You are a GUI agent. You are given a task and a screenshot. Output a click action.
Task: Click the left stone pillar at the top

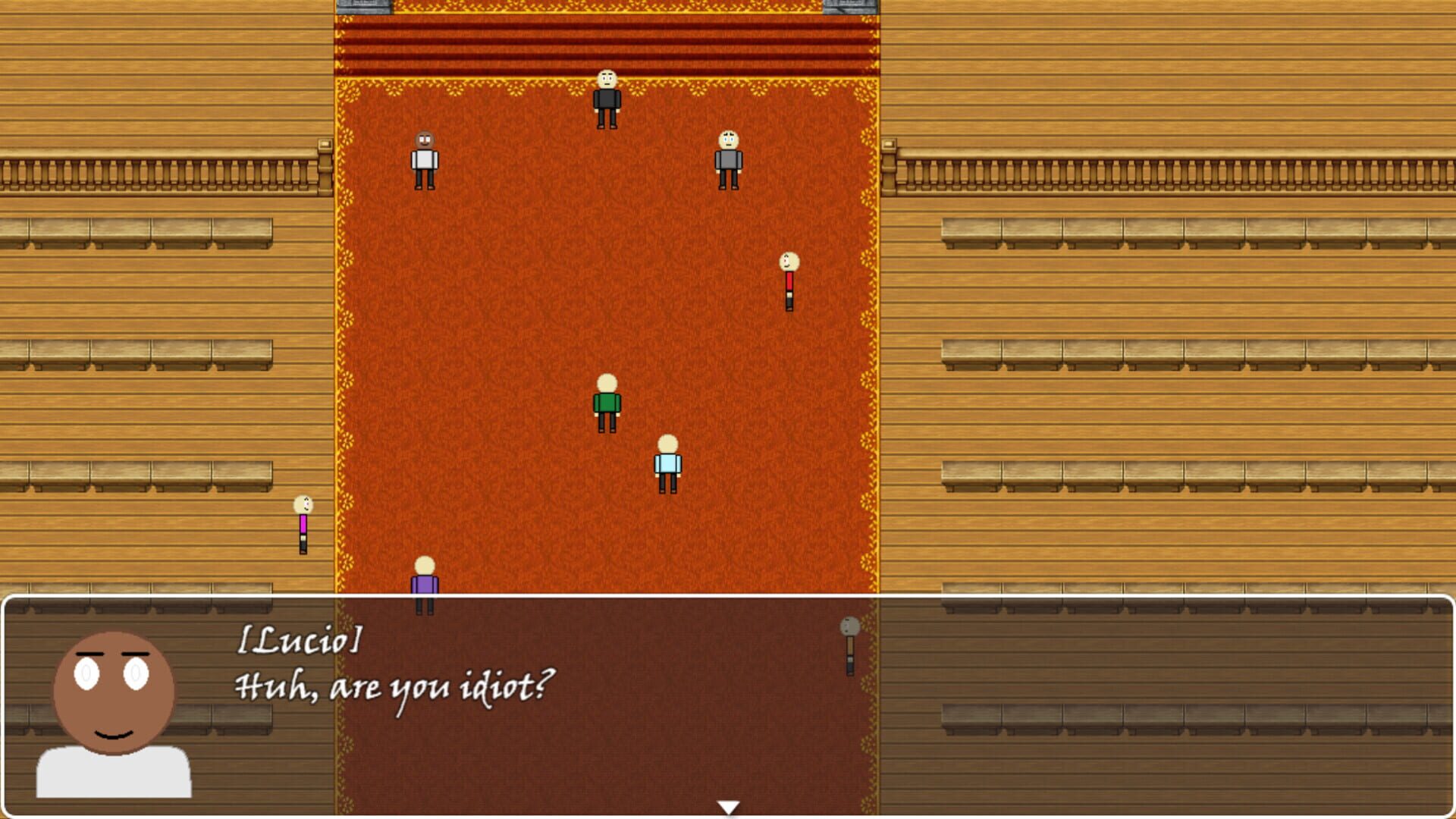(364, 9)
